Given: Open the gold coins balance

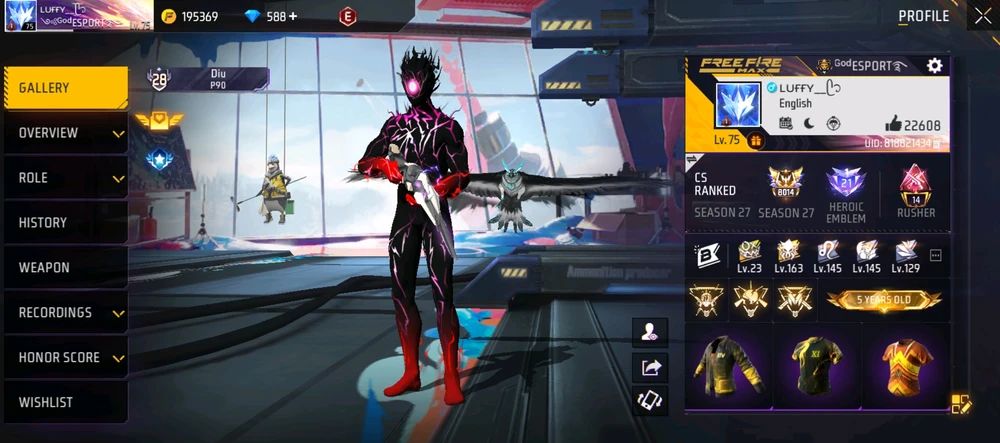Looking at the screenshot, I should [x=190, y=17].
